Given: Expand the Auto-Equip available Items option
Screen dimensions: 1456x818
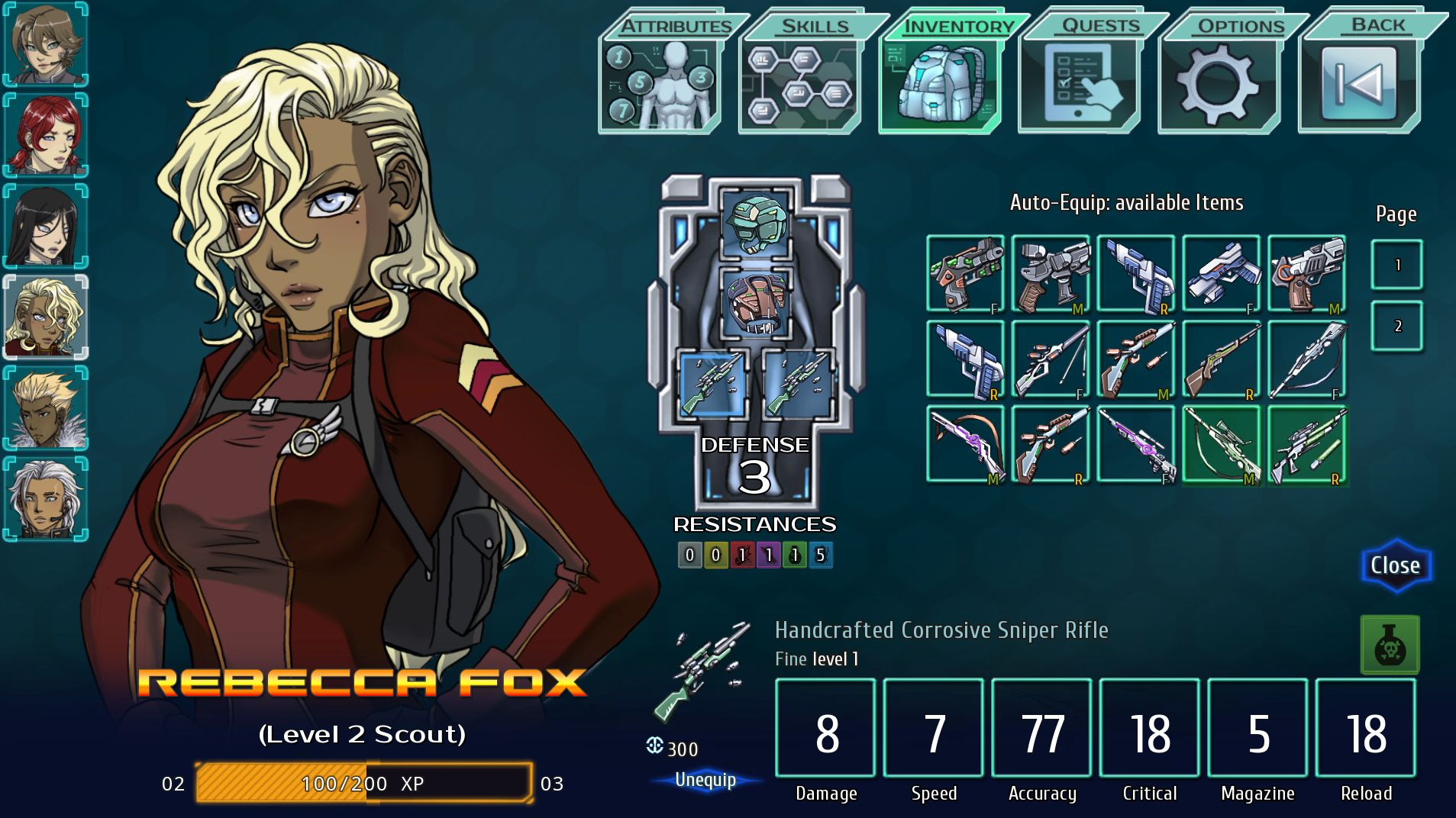Looking at the screenshot, I should pos(1126,203).
